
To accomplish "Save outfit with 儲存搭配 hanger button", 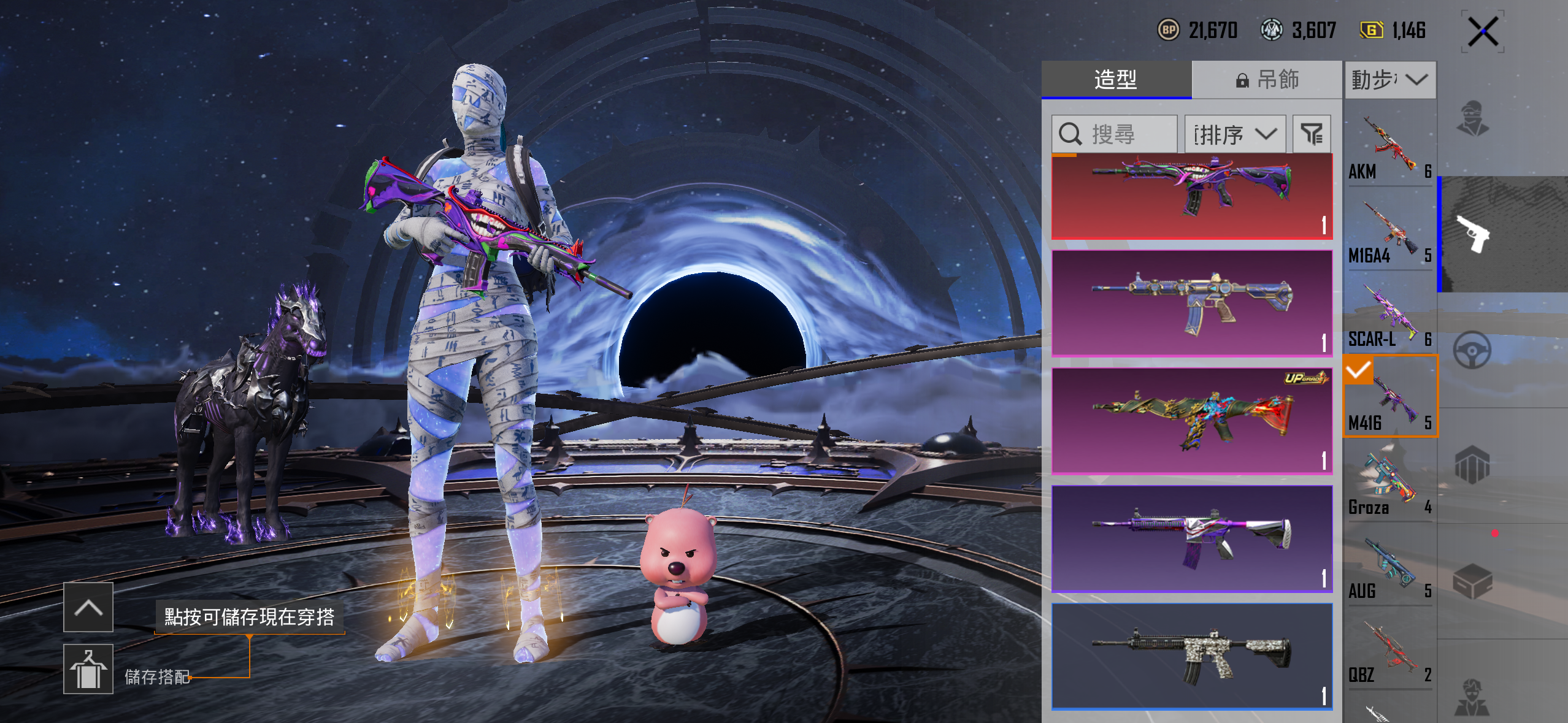I will coord(88,668).
